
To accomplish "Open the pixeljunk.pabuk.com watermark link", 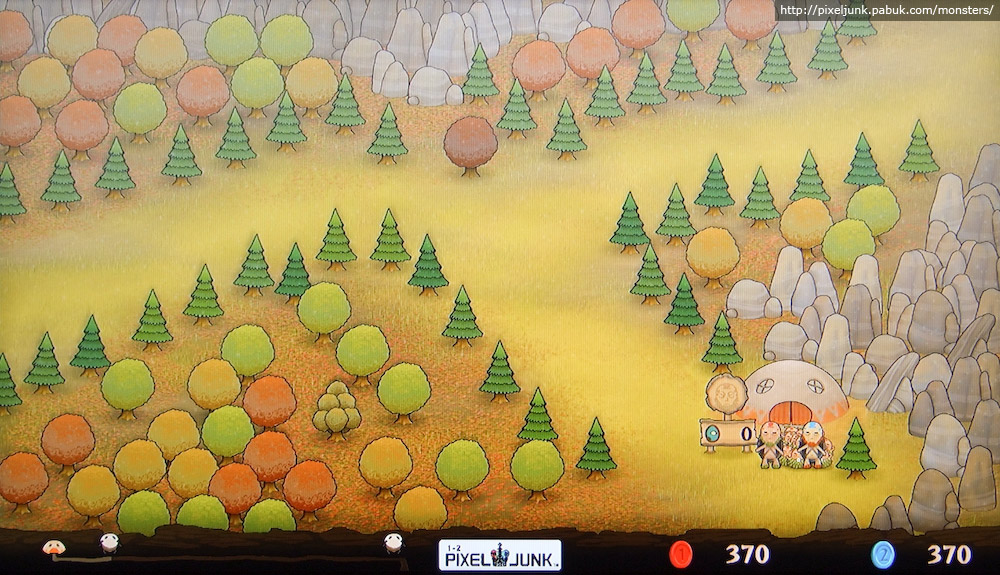I will [x=885, y=11].
